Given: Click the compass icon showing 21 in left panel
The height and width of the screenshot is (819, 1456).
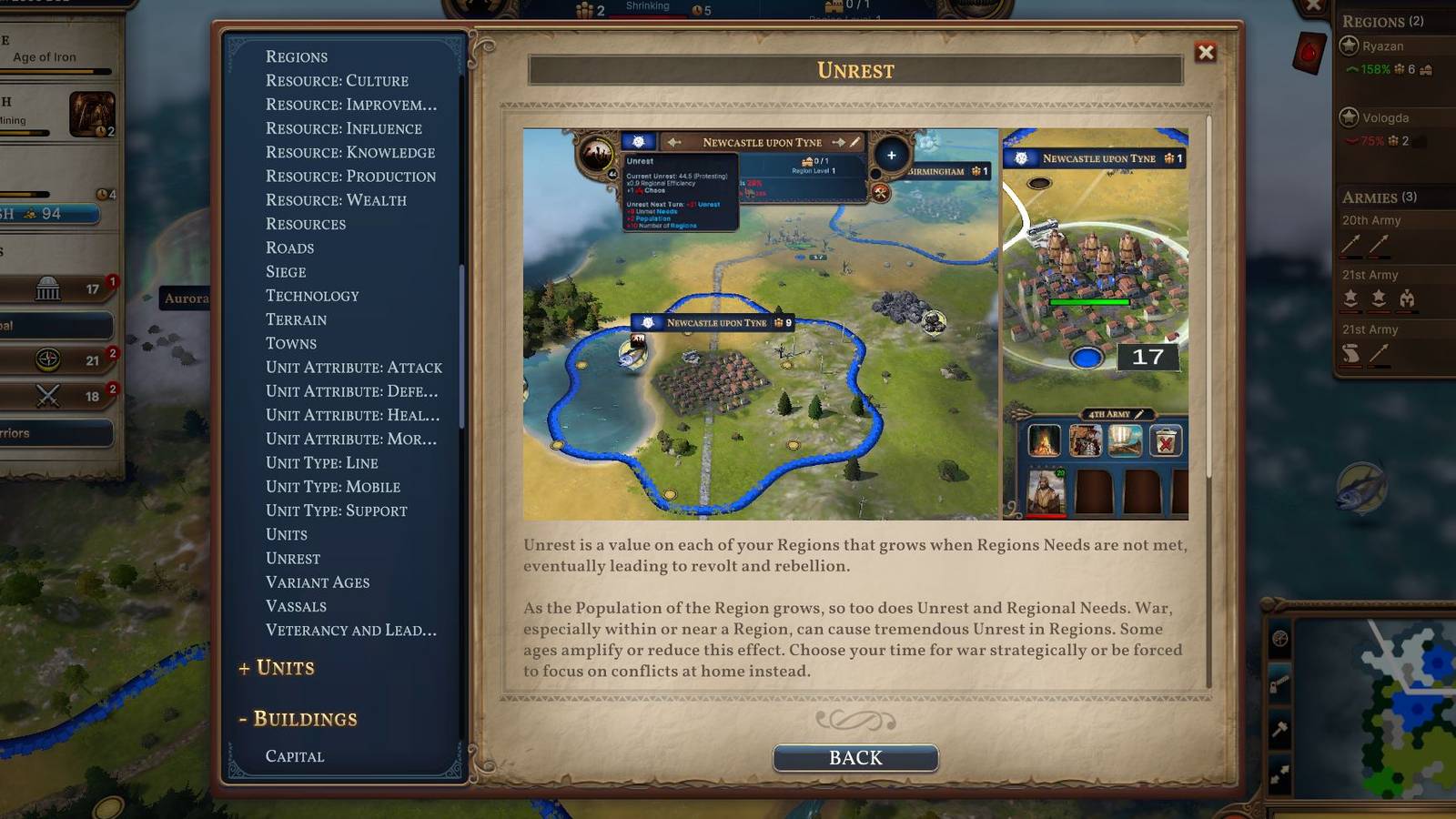Looking at the screenshot, I should tap(47, 359).
